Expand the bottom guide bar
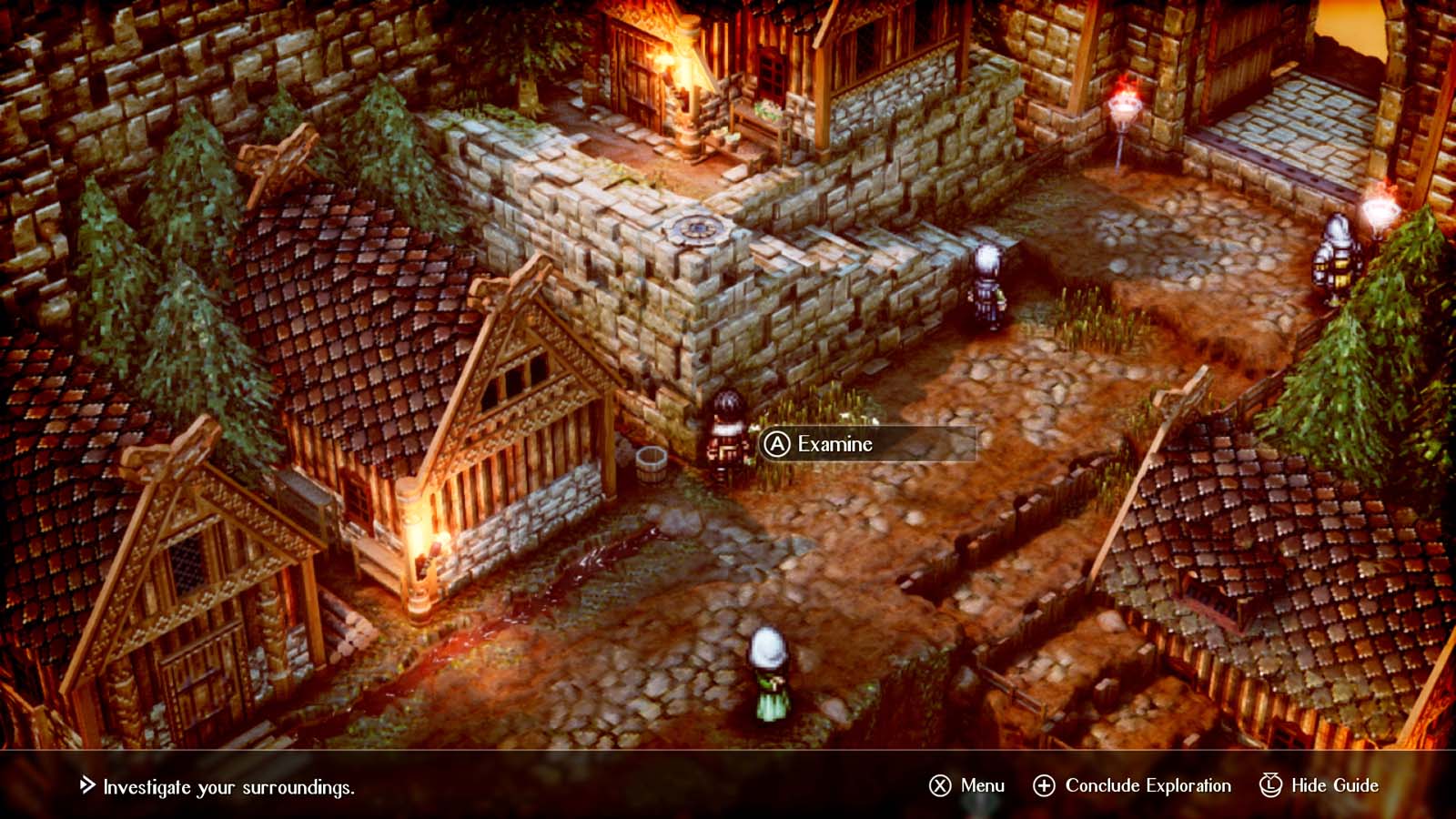This screenshot has height=819, width=1456. [x=728, y=784]
